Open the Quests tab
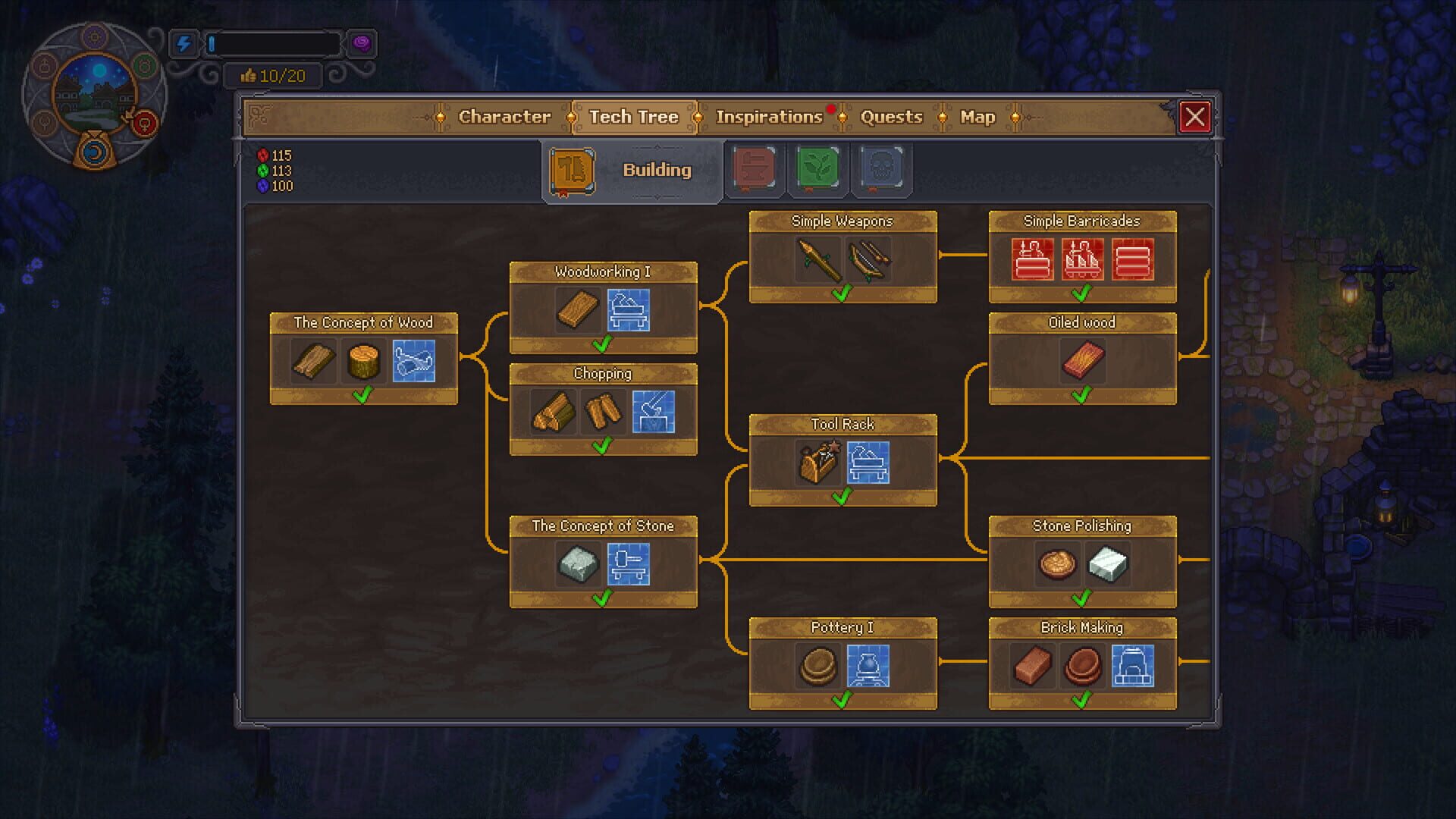1456x819 pixels. click(891, 117)
